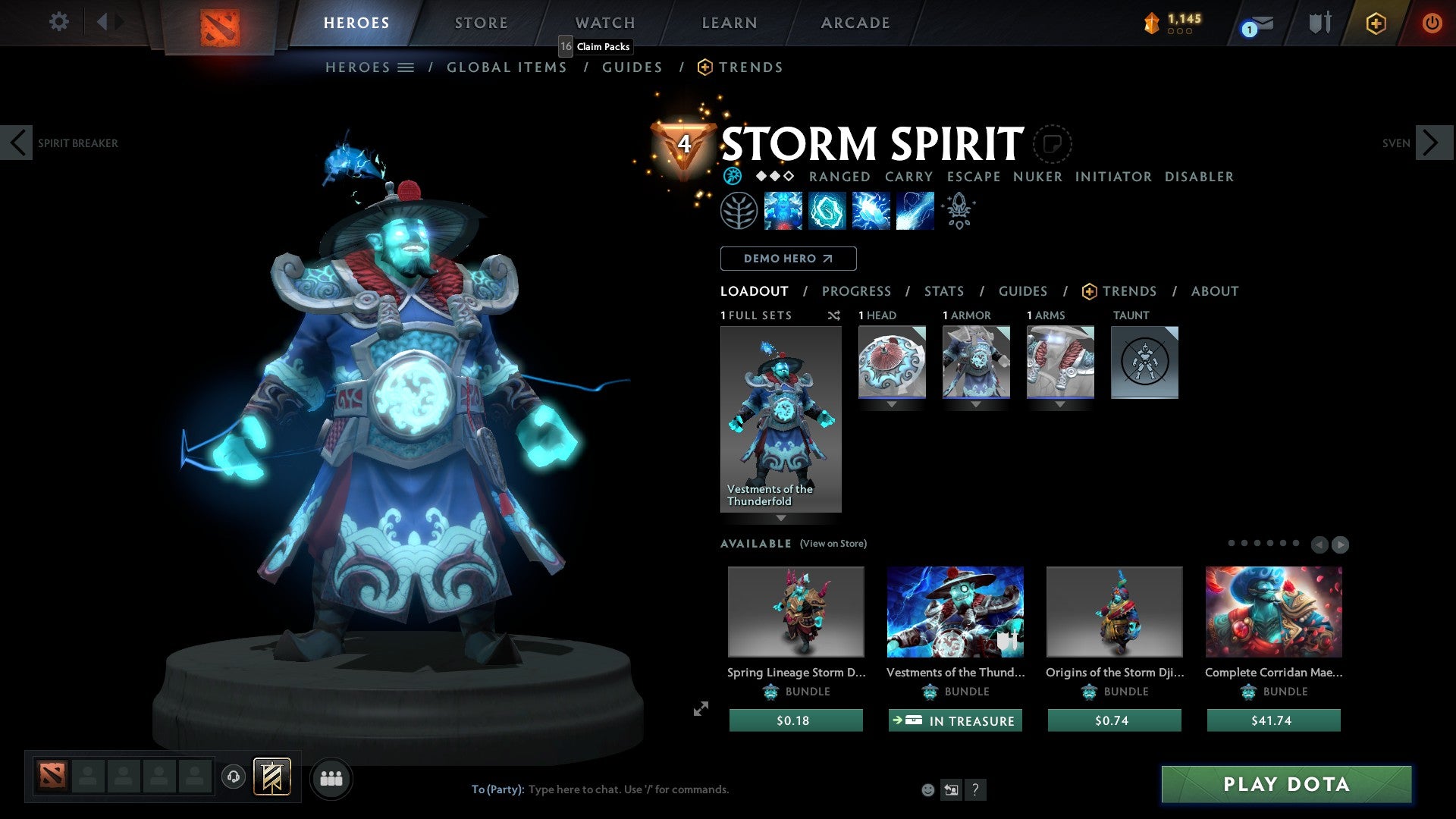The height and width of the screenshot is (819, 1456).
Task: Open the settings gear
Action: [58, 22]
